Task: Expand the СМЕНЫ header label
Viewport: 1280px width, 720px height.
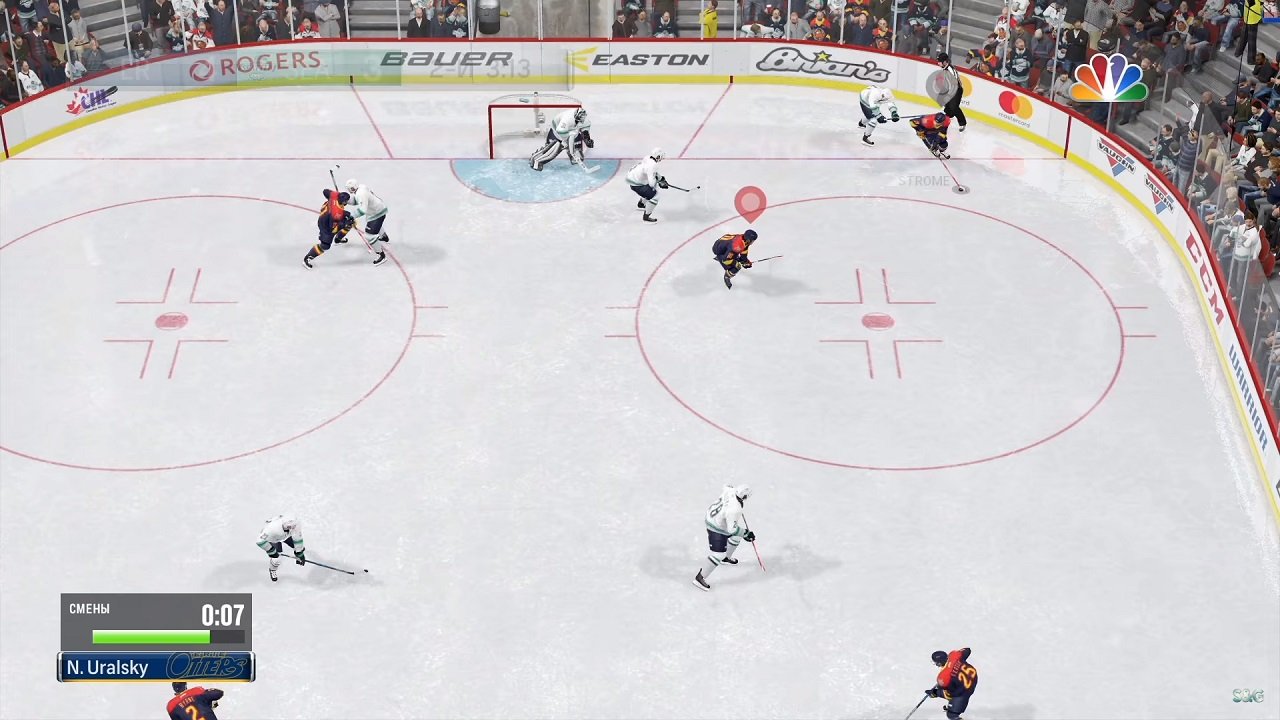Action: 88,608
